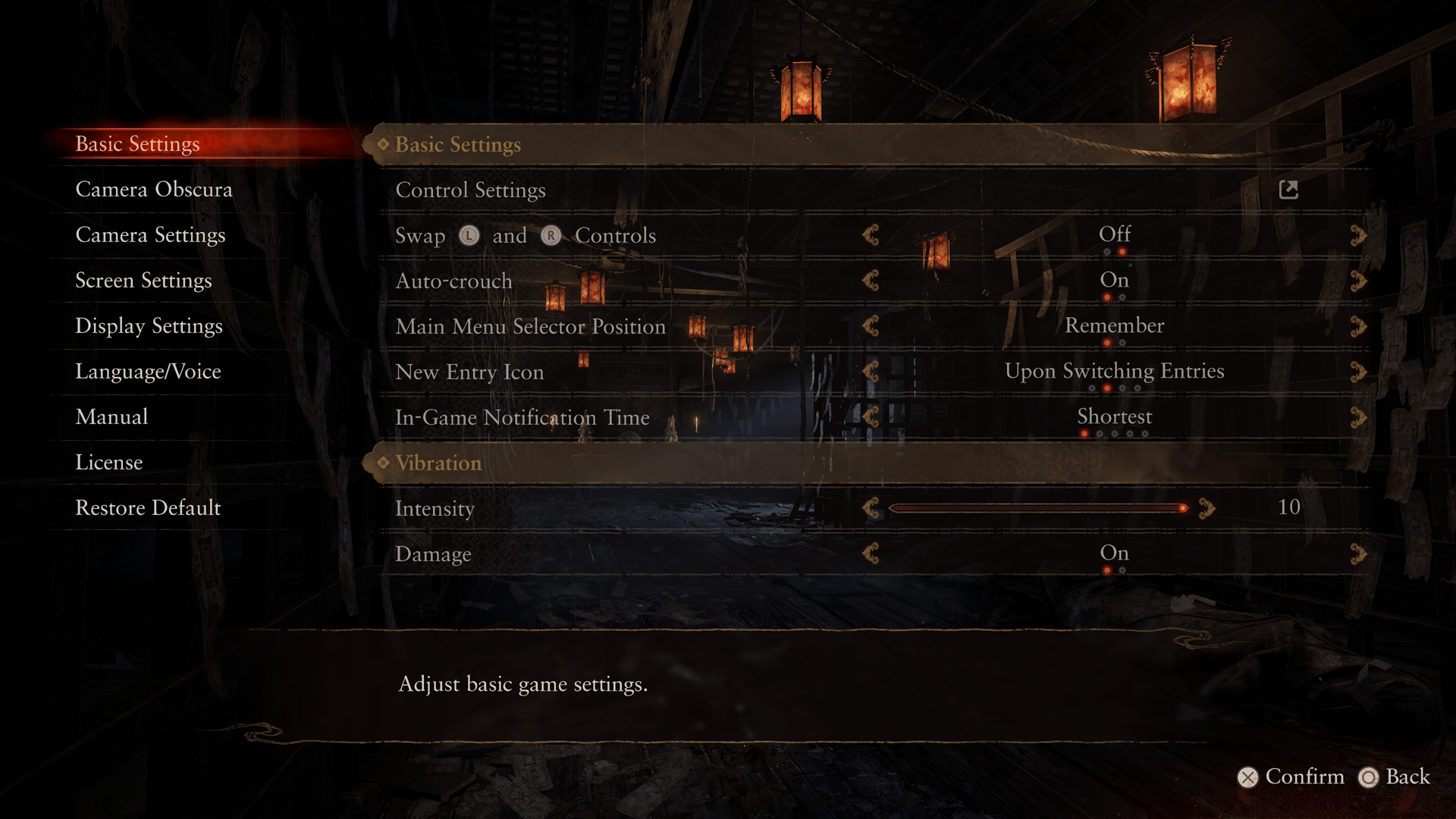Select Restore Default option

click(x=148, y=508)
